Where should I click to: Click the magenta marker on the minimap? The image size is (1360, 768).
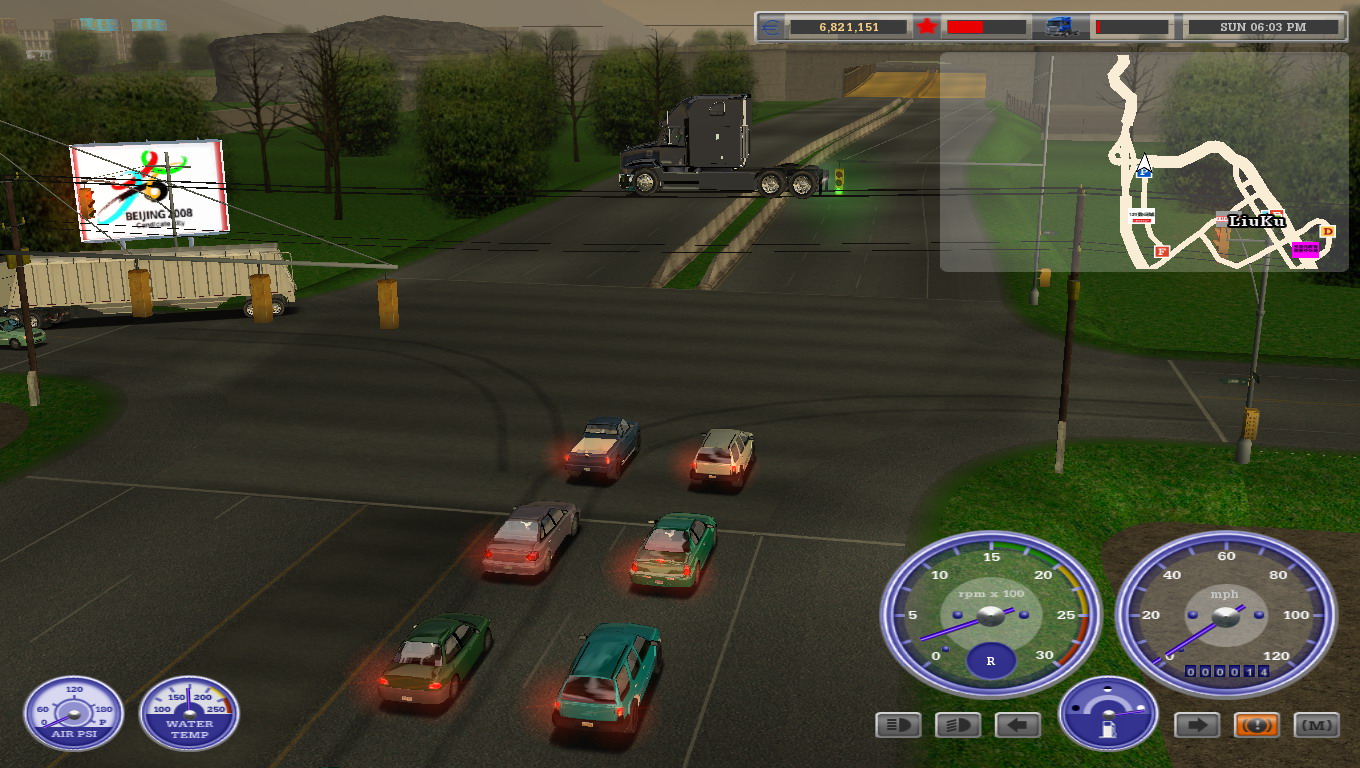[1305, 249]
